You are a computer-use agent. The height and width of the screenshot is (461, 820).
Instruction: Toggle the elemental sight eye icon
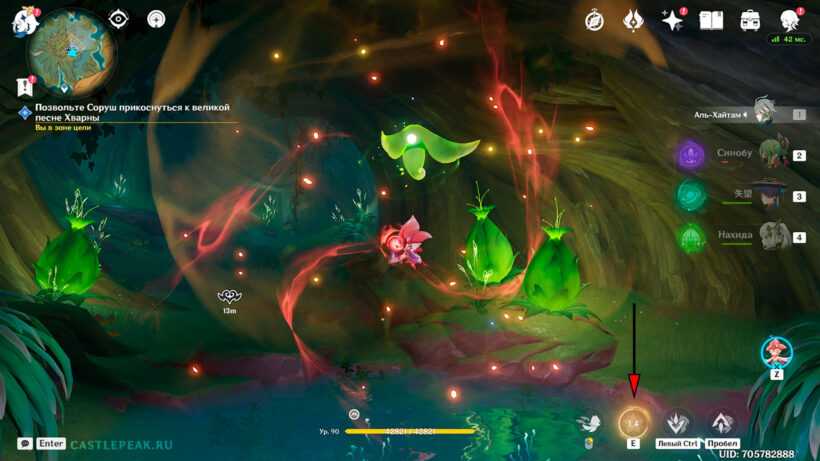pyautogui.click(x=119, y=19)
